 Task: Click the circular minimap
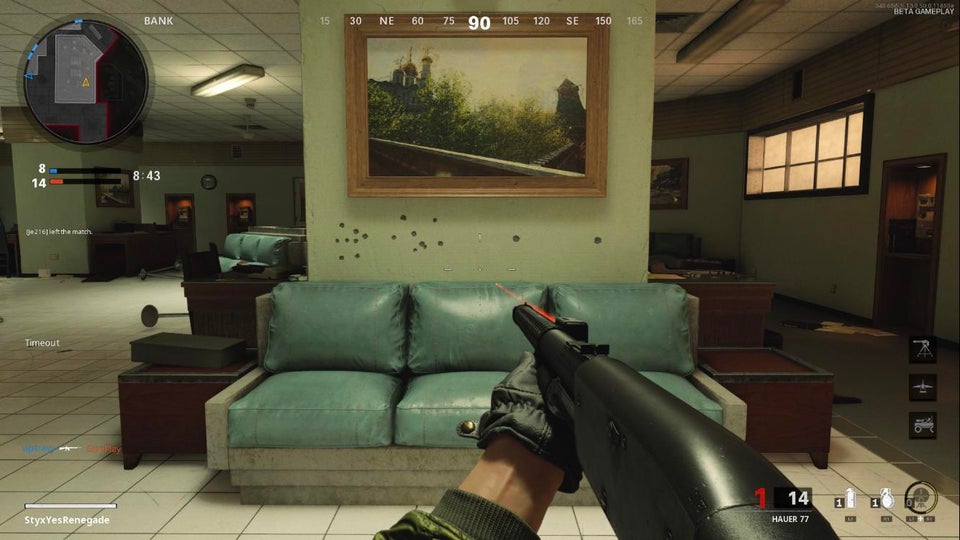coord(86,81)
